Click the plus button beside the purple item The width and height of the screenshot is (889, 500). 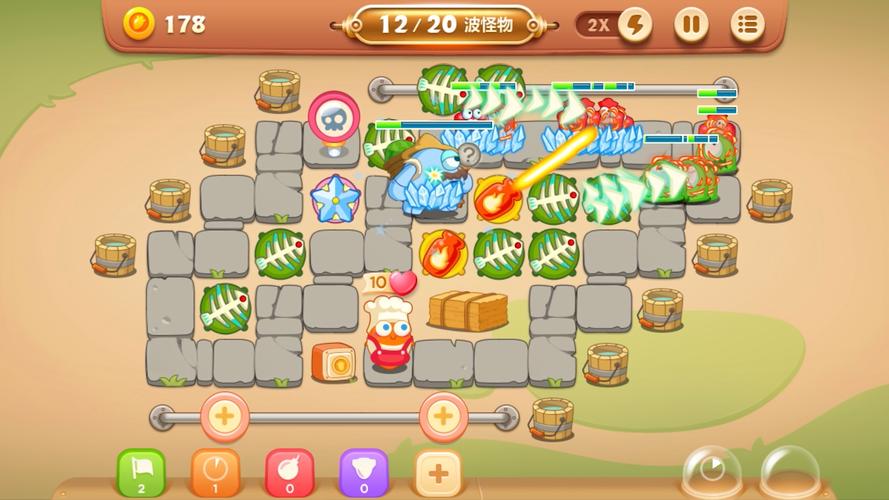[437, 472]
